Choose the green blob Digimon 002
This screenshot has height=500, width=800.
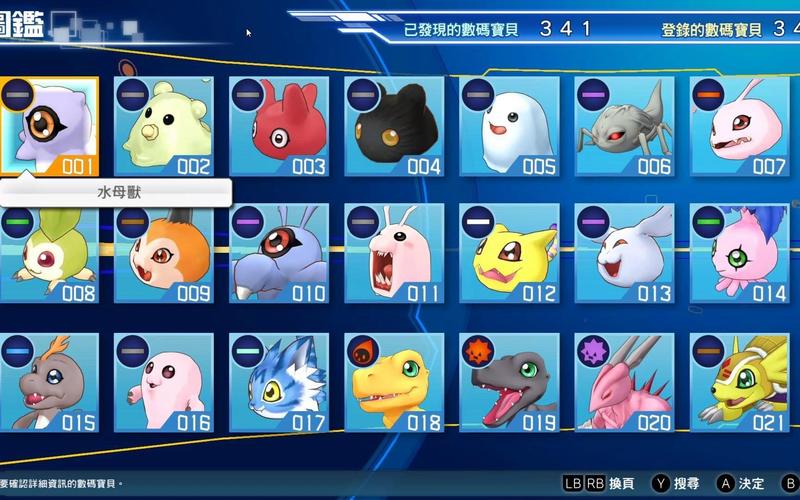(164, 126)
